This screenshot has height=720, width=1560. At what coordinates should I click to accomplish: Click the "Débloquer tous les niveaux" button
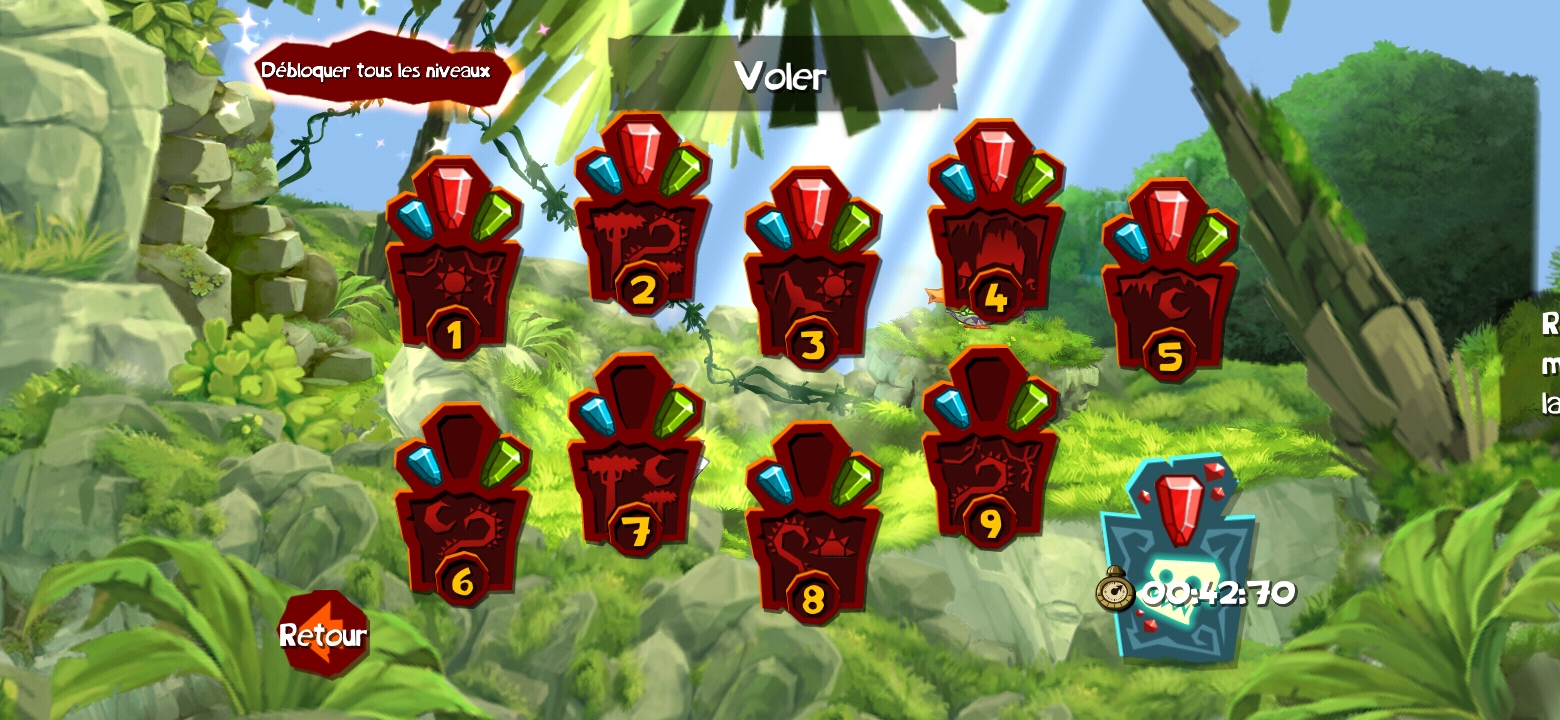[376, 71]
